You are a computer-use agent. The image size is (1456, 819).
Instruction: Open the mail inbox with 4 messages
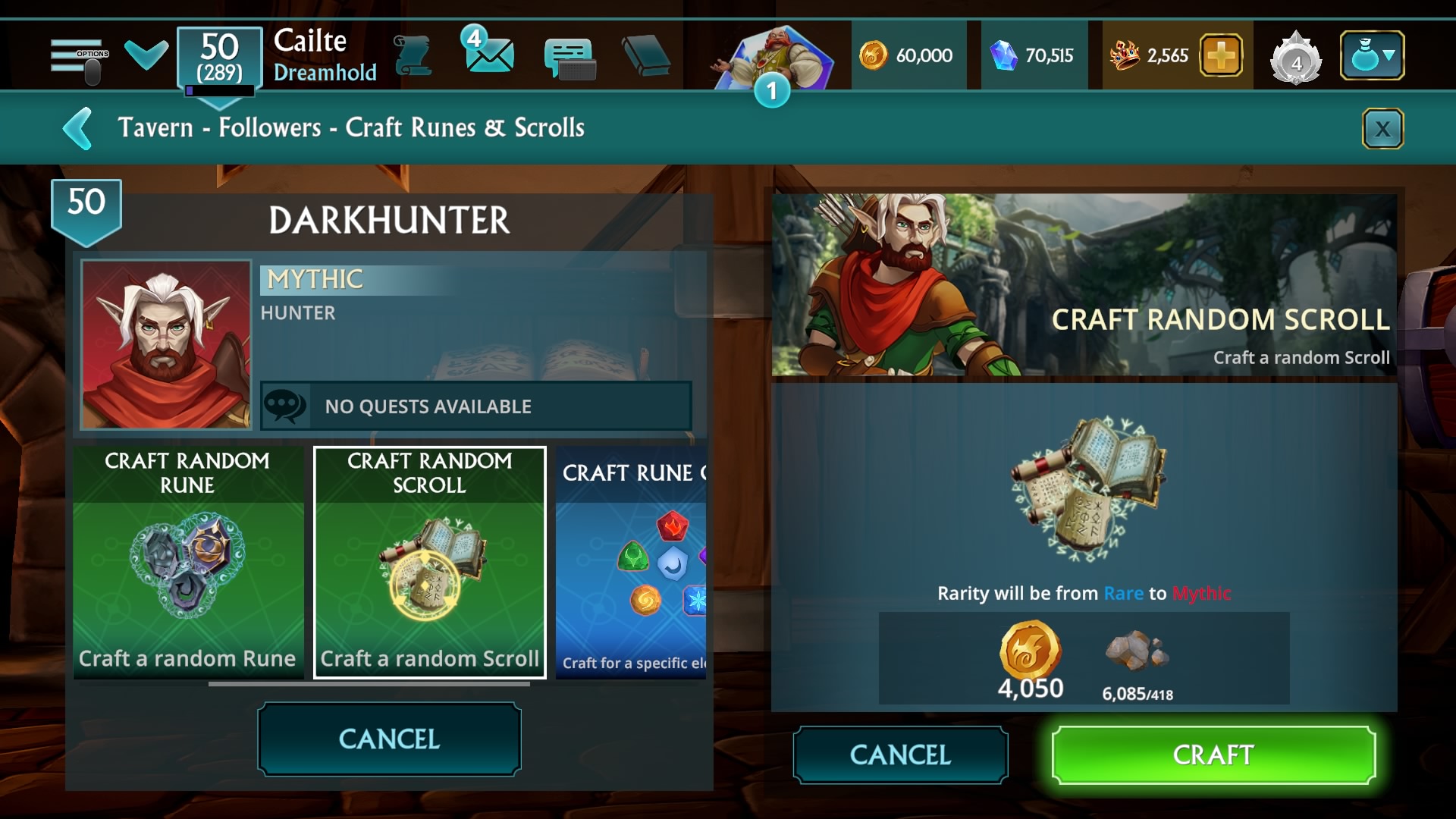[x=488, y=53]
